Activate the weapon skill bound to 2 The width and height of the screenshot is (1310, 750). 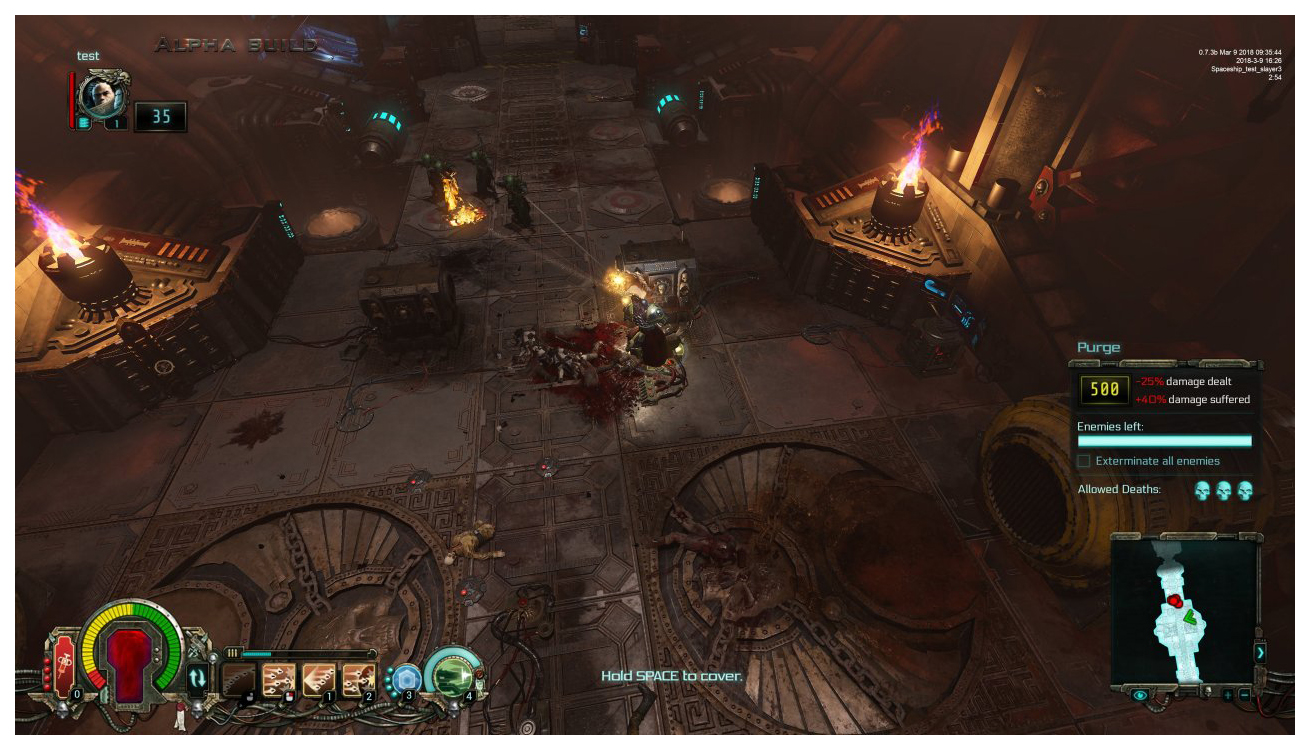(x=357, y=680)
